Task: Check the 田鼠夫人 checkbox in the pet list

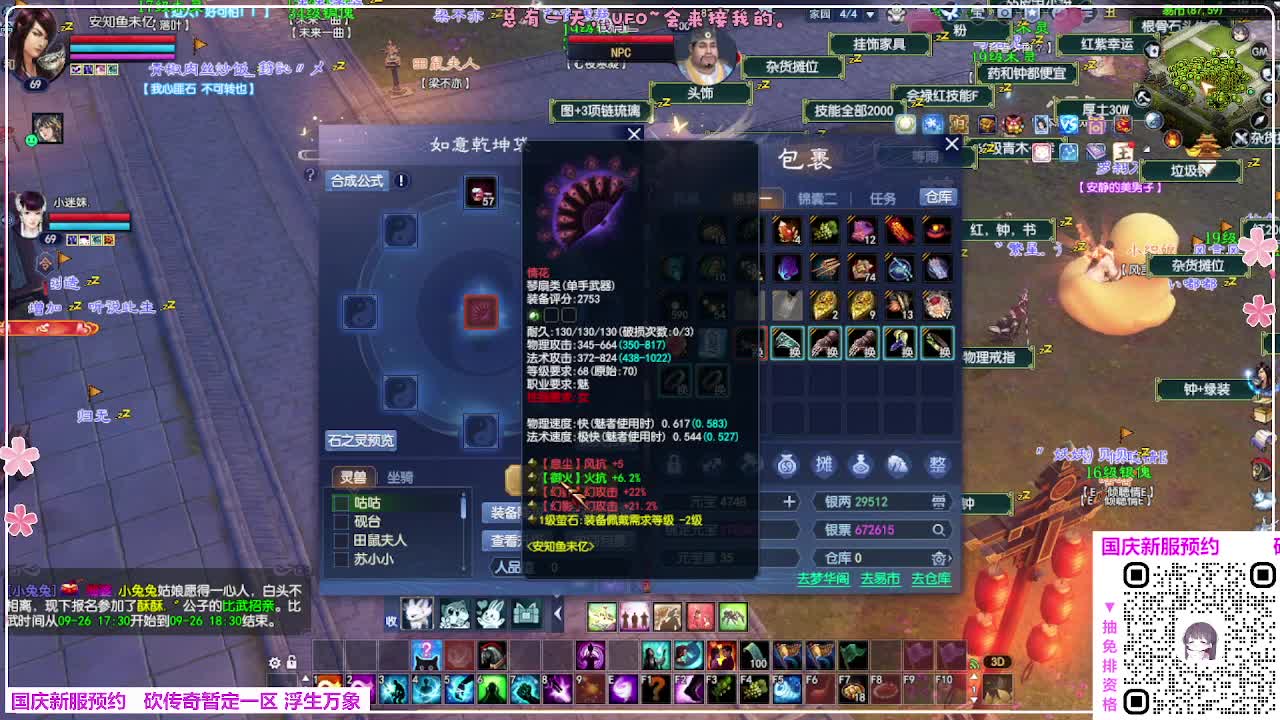Action: (x=341, y=541)
